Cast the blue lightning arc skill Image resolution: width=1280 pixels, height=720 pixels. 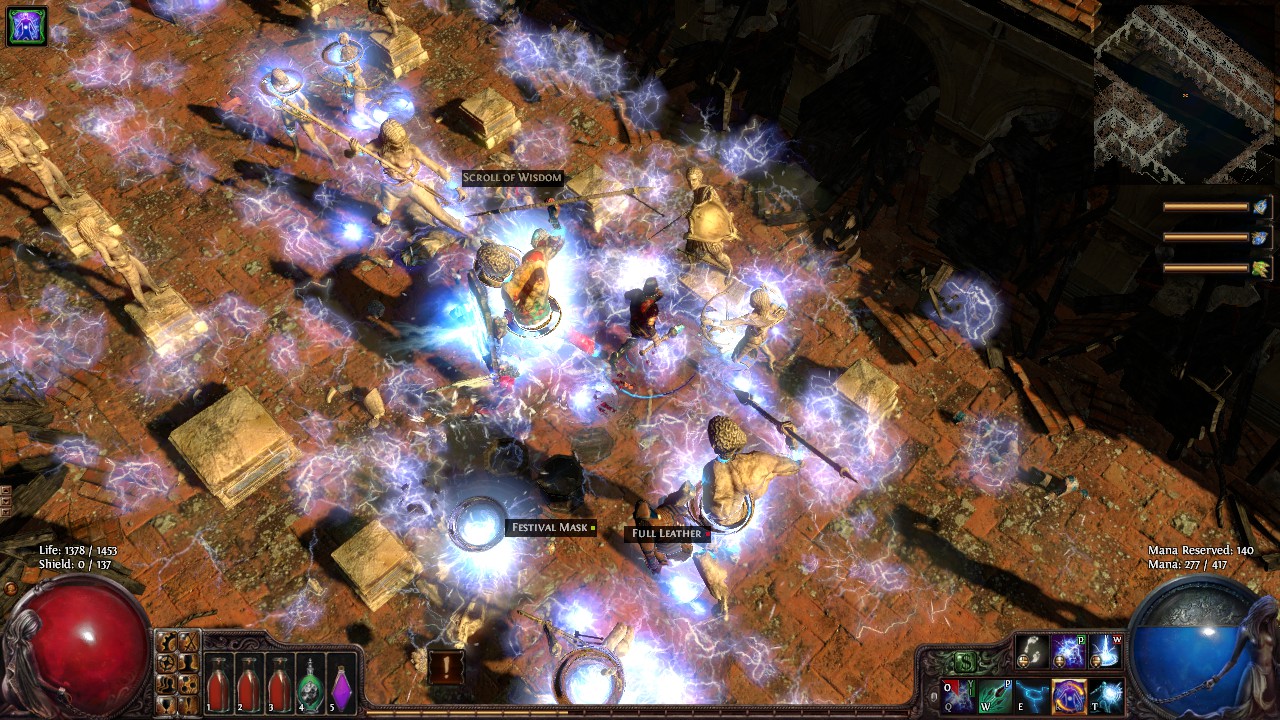click(1032, 696)
